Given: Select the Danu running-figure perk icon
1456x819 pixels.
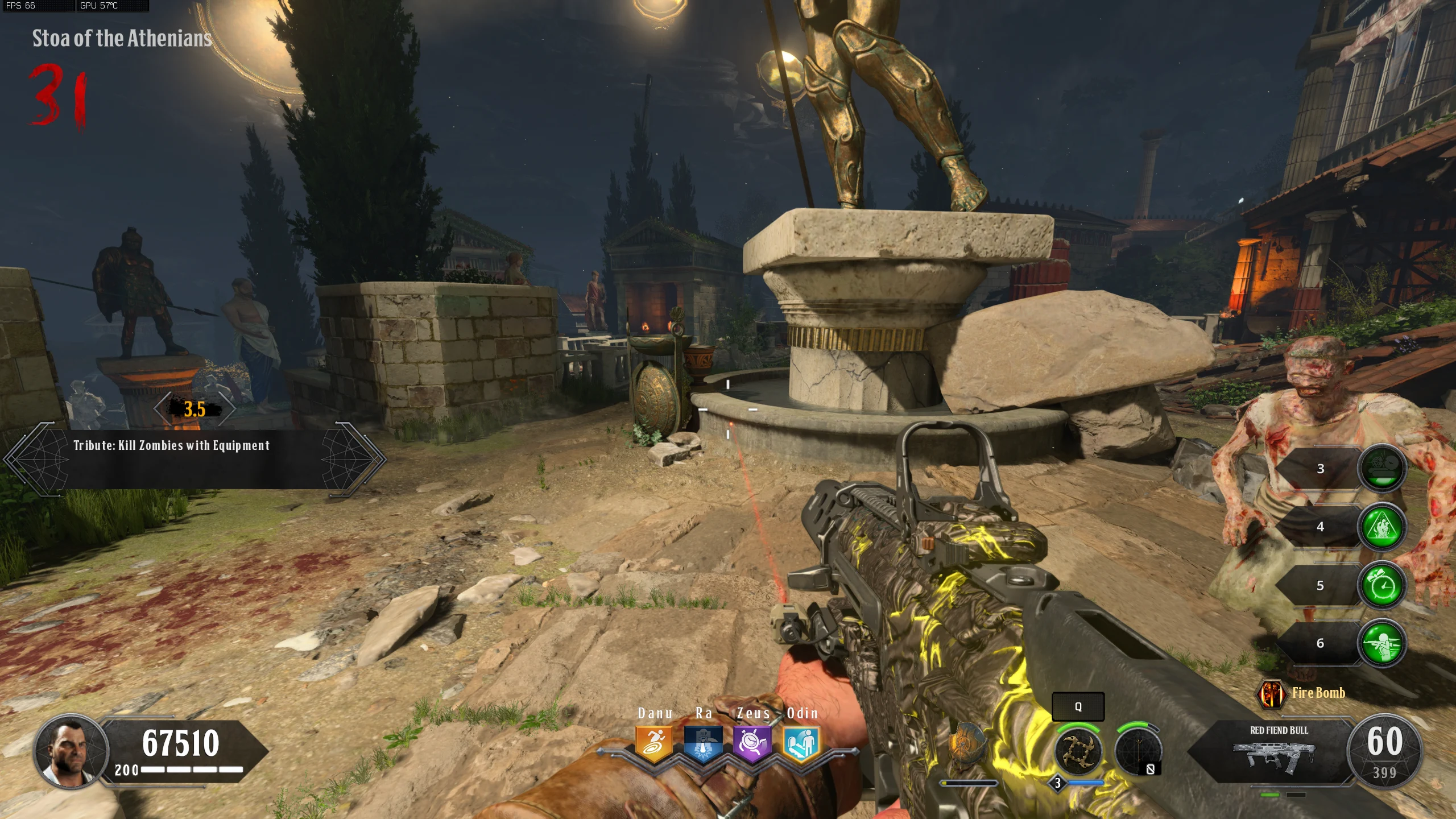Looking at the screenshot, I should pyautogui.click(x=654, y=743).
